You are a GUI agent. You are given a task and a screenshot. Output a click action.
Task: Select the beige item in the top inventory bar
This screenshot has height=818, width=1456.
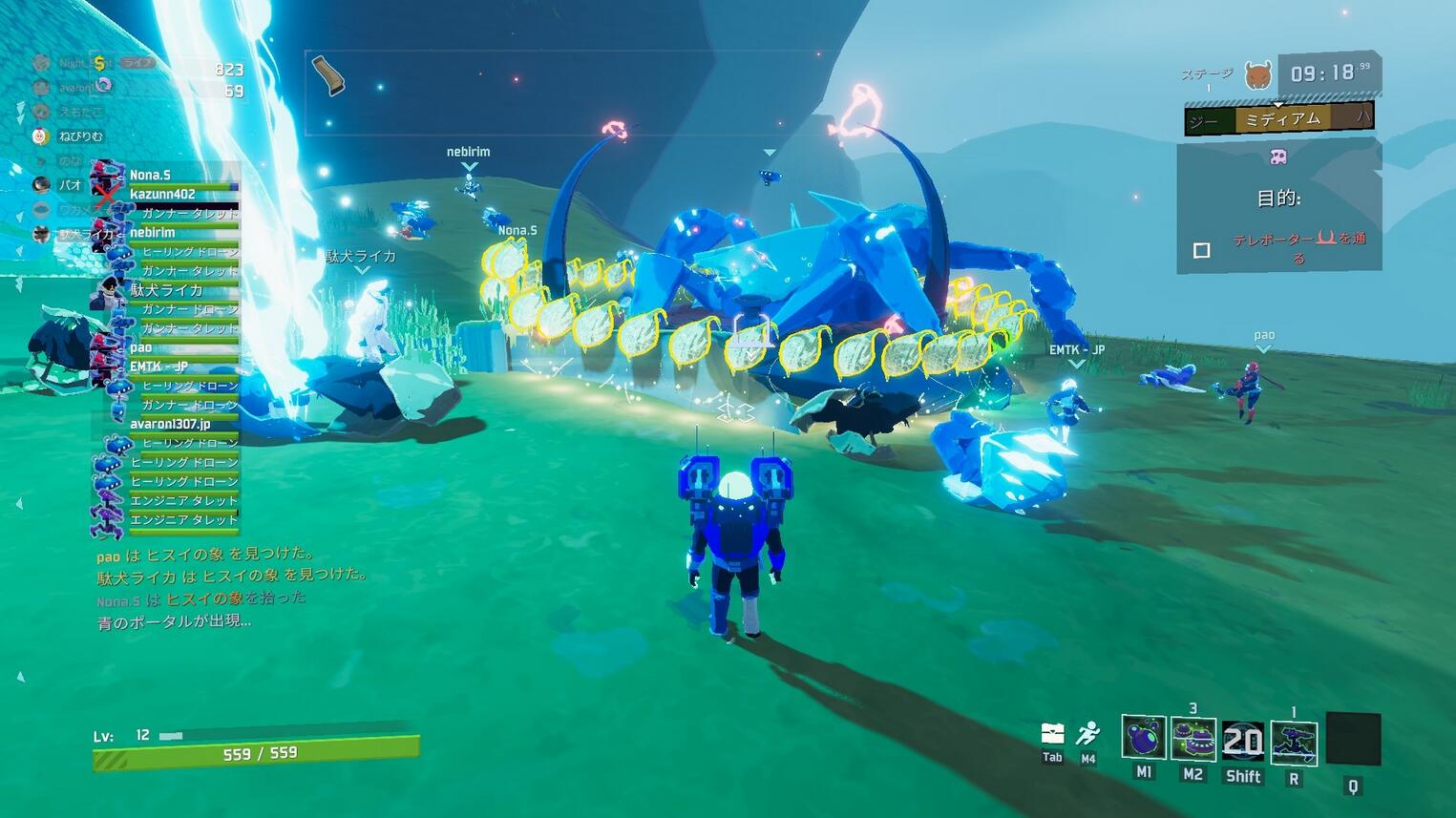(327, 76)
